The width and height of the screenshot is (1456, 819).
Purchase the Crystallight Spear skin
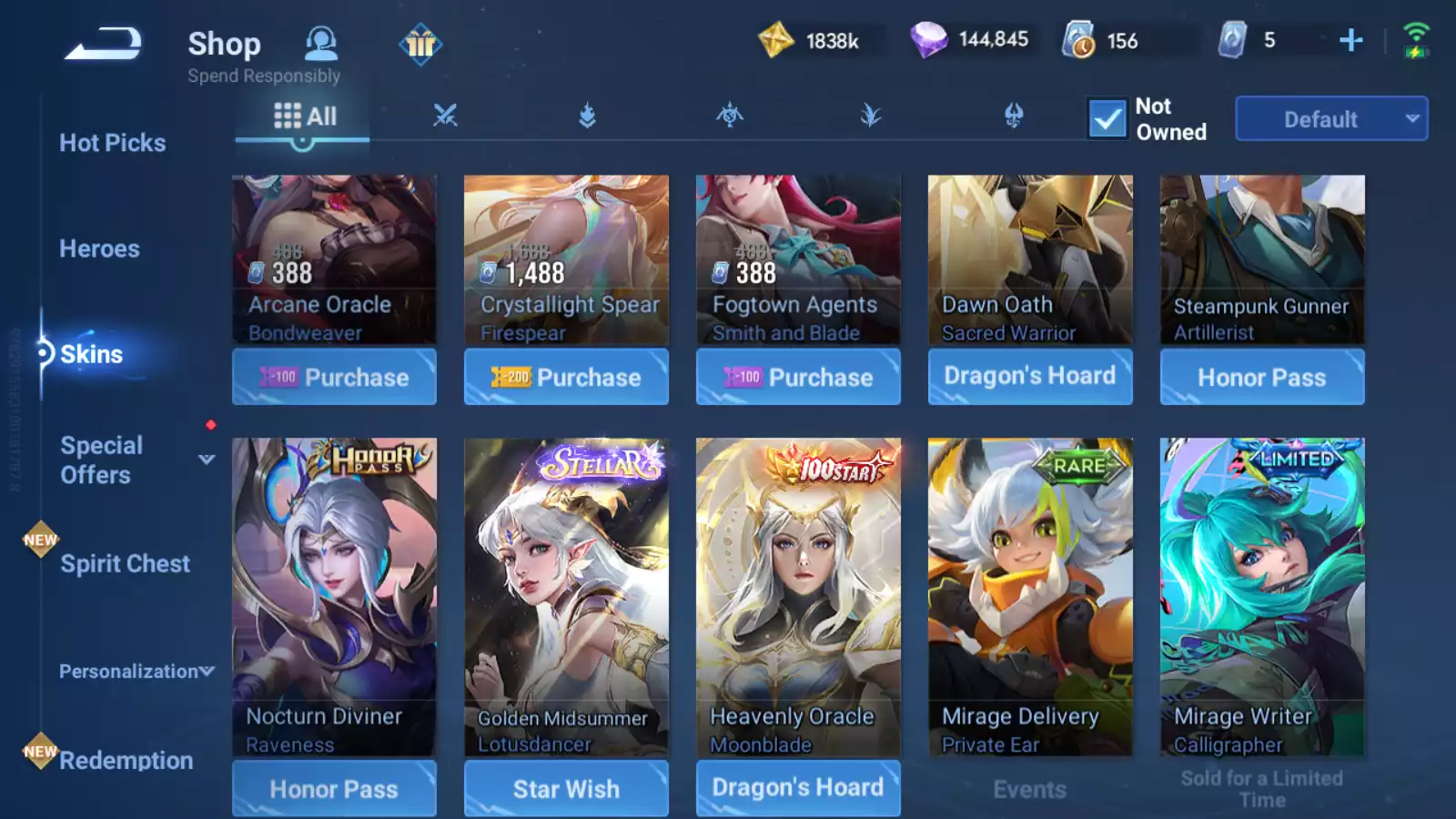point(566,377)
